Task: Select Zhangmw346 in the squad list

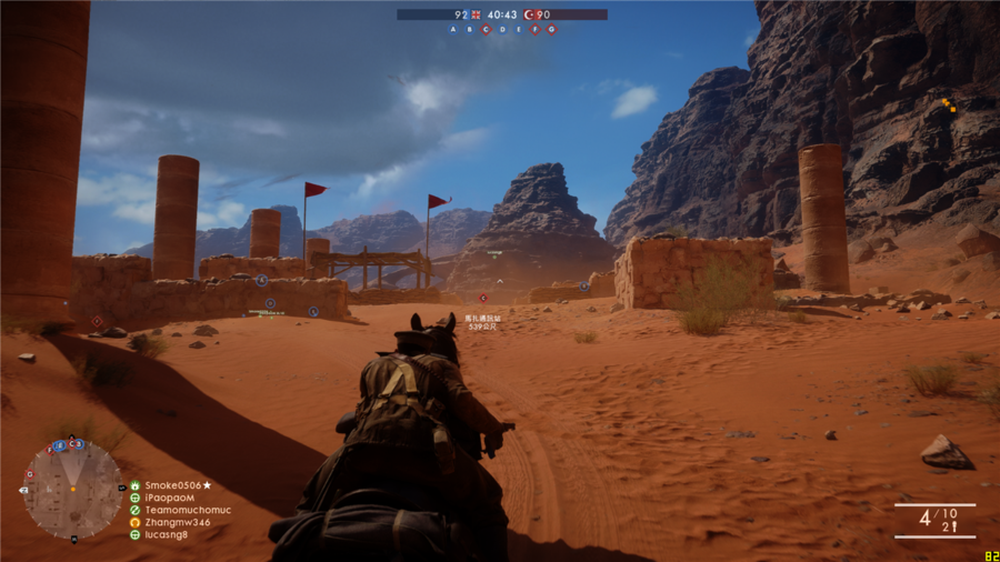Action: click(177, 522)
